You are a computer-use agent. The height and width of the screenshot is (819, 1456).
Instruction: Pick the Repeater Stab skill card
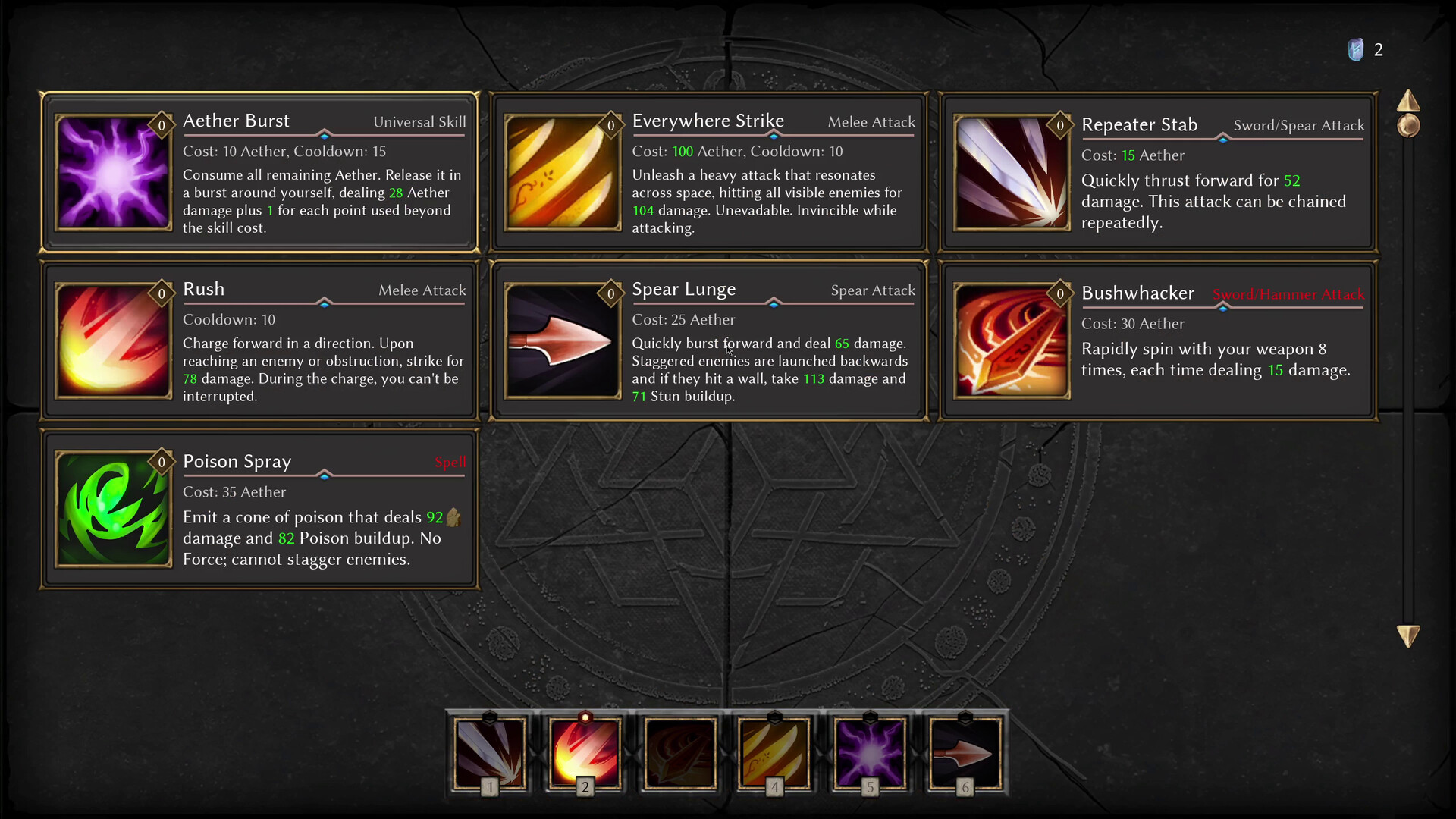(1158, 173)
